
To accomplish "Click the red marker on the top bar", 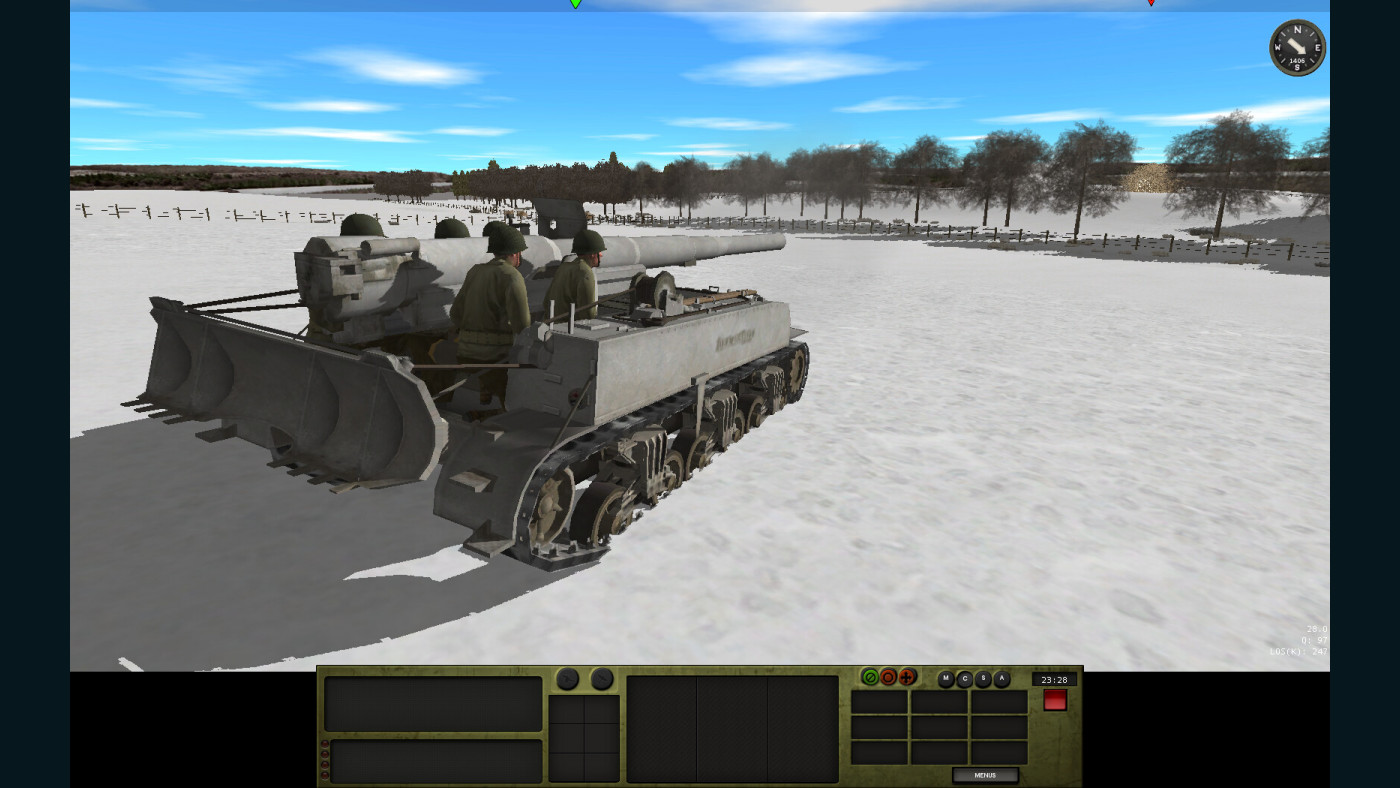I will pos(1152,4).
